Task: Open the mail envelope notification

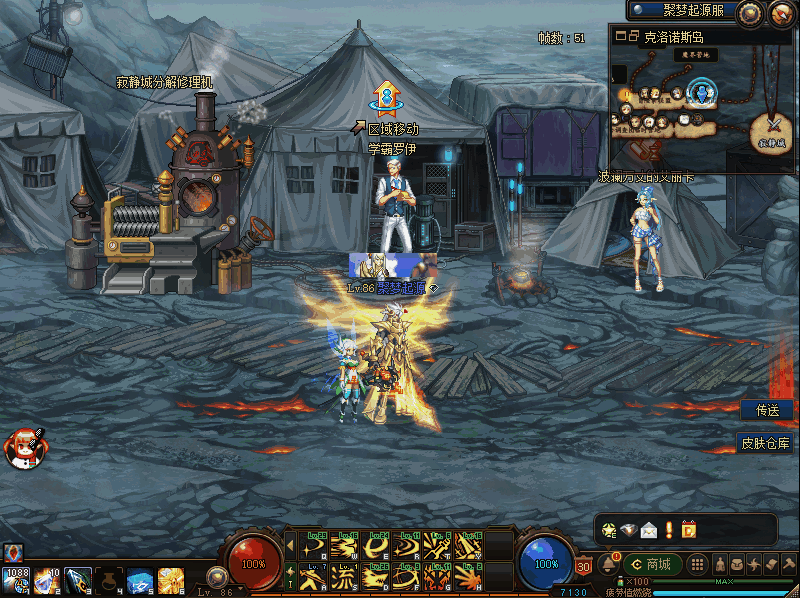Action: 649,529
